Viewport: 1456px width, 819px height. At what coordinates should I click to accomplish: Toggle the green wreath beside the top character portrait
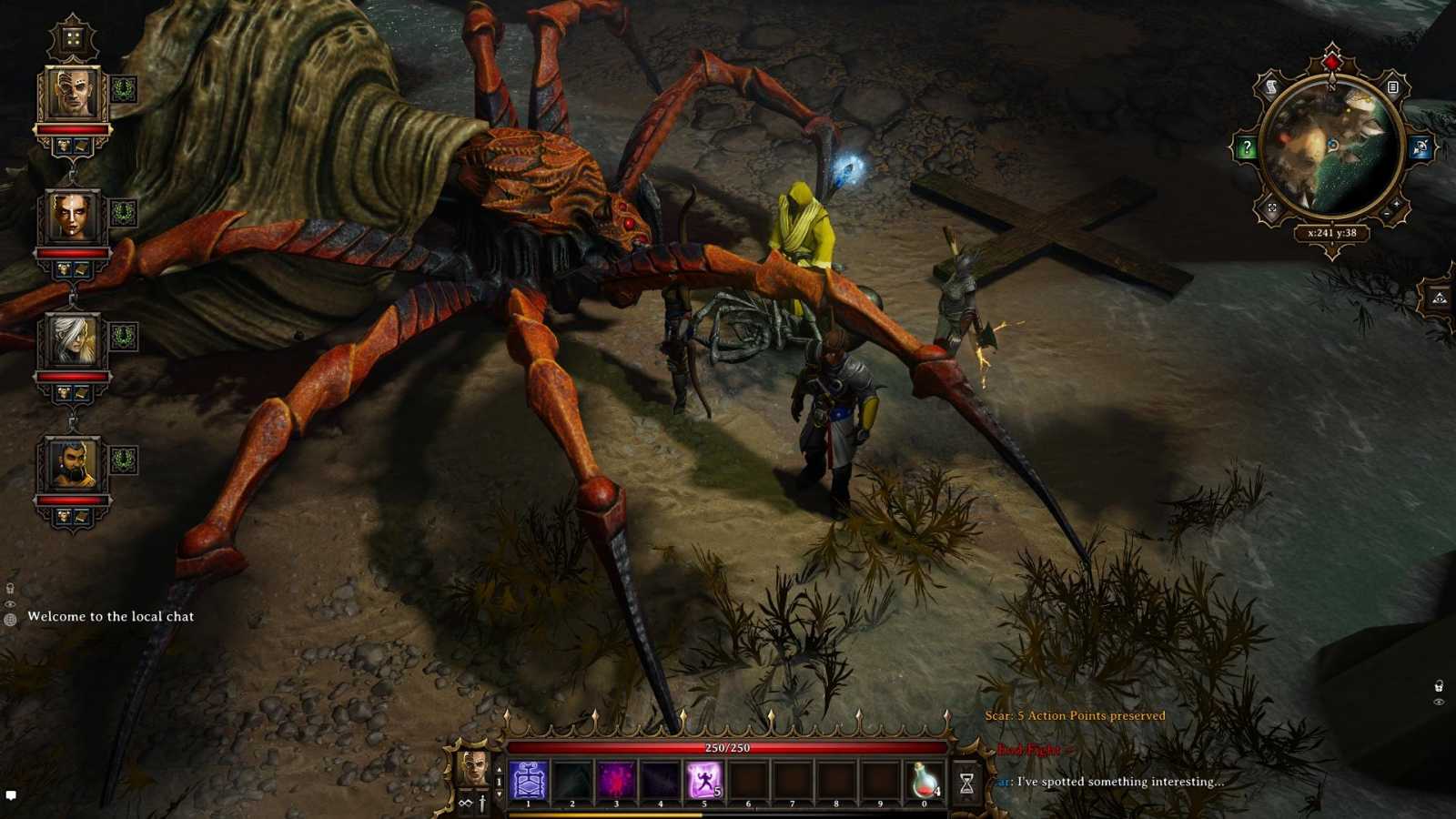[x=123, y=87]
